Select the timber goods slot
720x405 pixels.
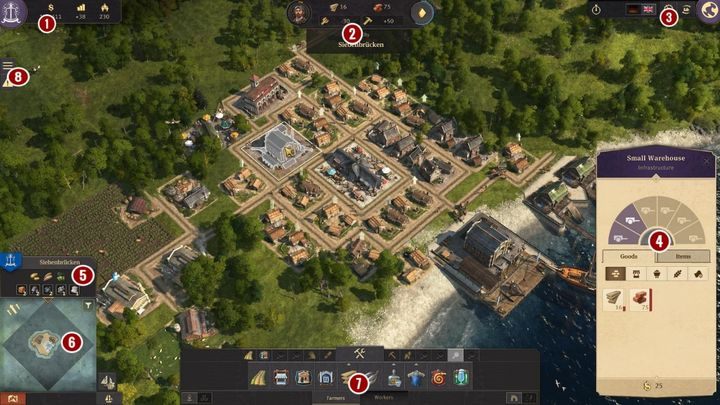coord(612,298)
